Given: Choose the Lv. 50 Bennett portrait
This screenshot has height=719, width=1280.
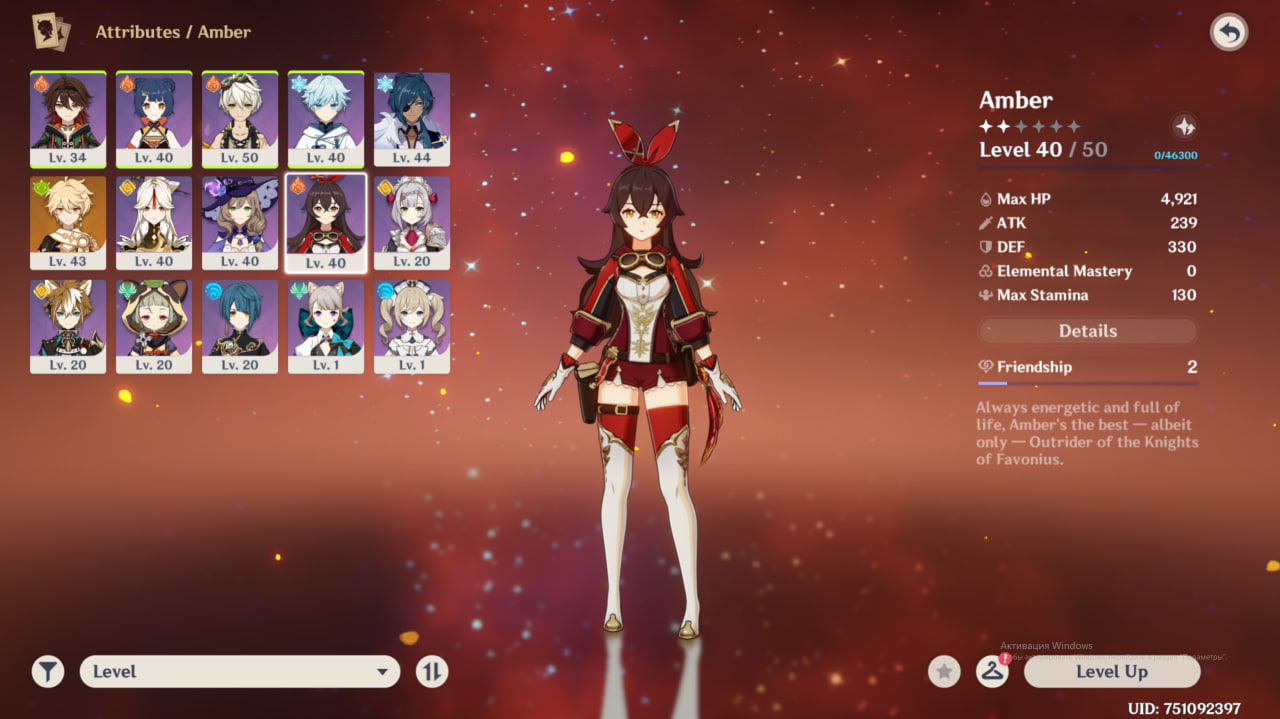Looking at the screenshot, I should click(x=240, y=118).
